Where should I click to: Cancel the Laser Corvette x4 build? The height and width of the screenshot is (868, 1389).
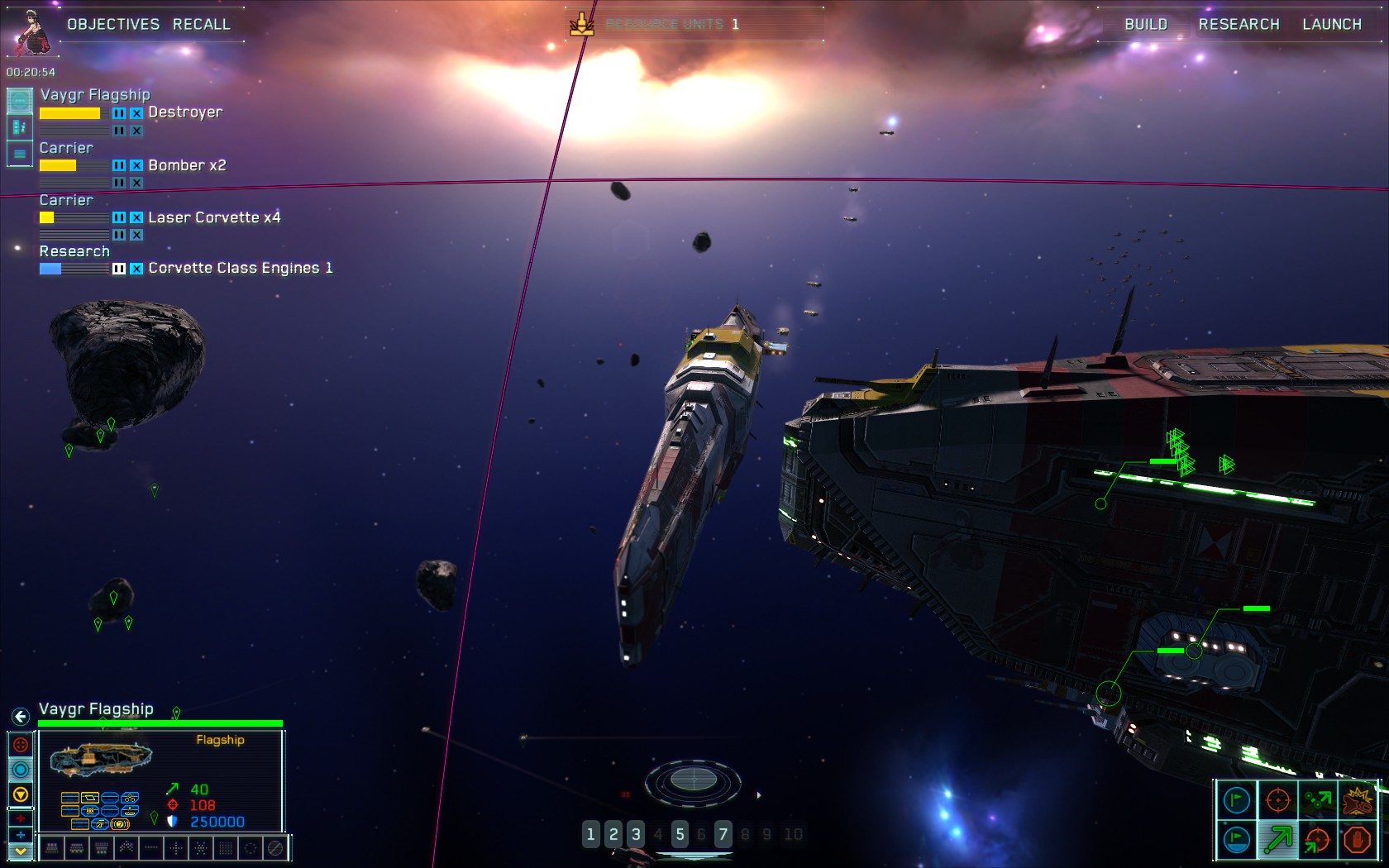pyautogui.click(x=136, y=217)
